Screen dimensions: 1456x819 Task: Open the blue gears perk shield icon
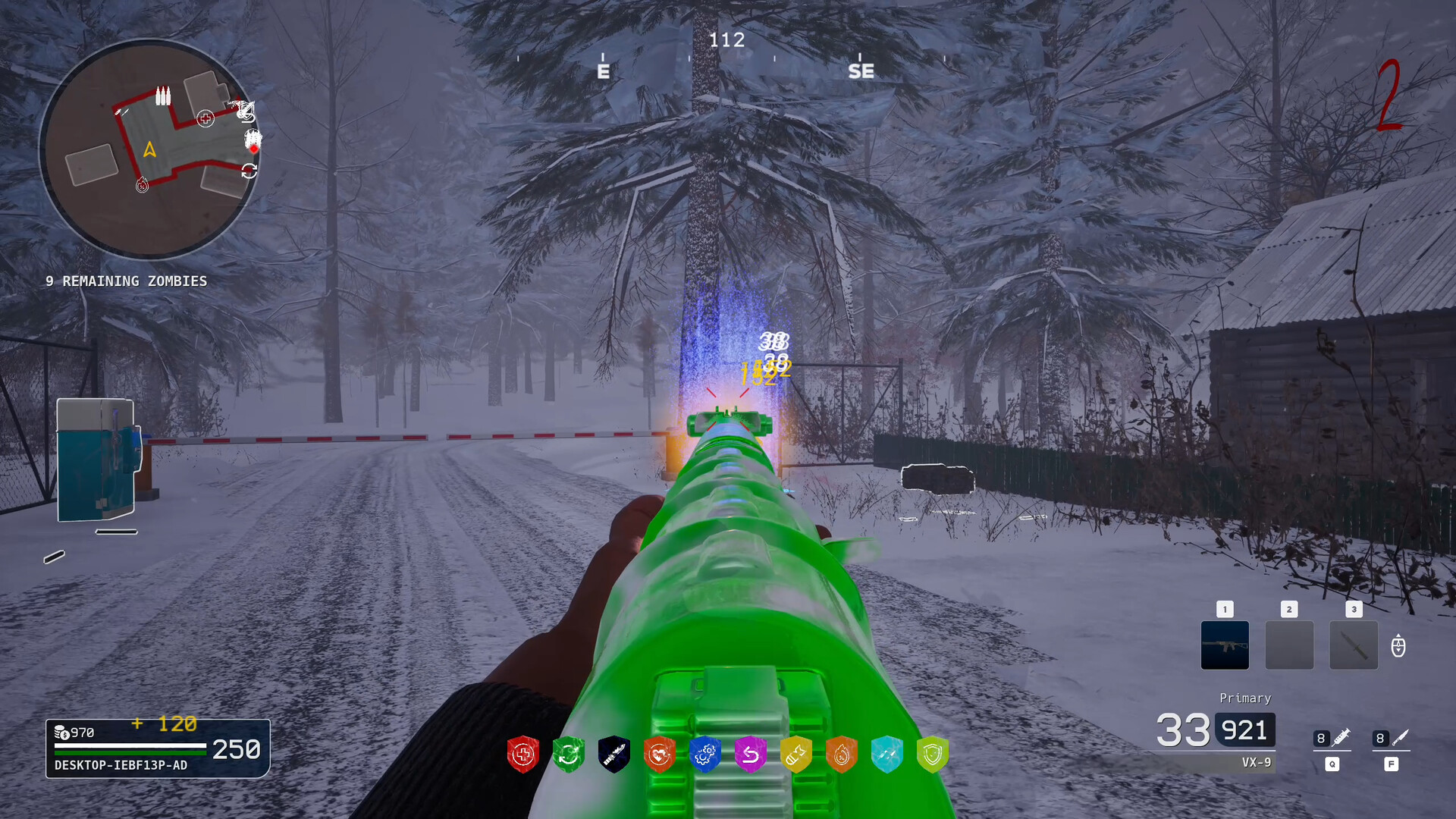706,754
